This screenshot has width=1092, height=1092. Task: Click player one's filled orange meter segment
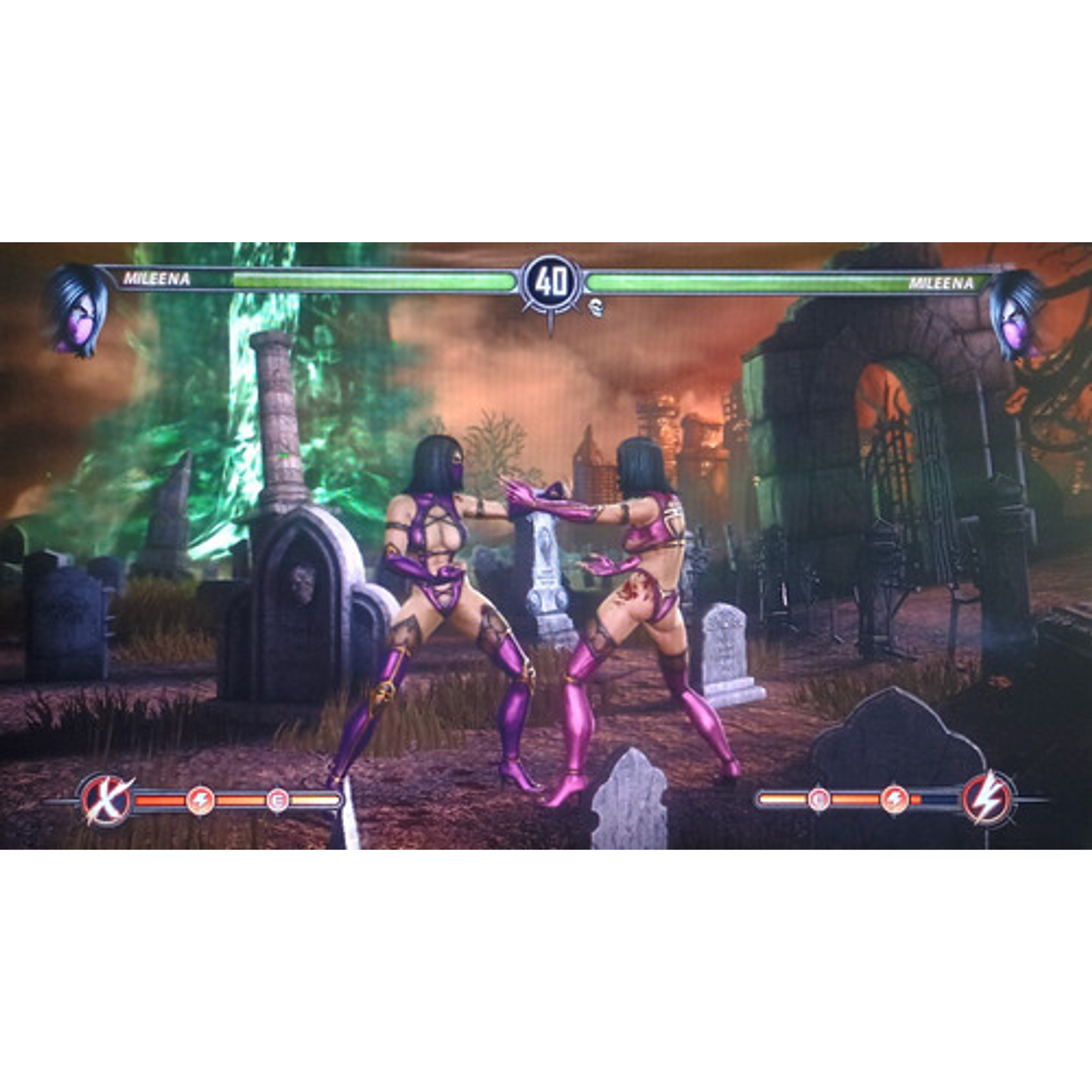point(159,799)
